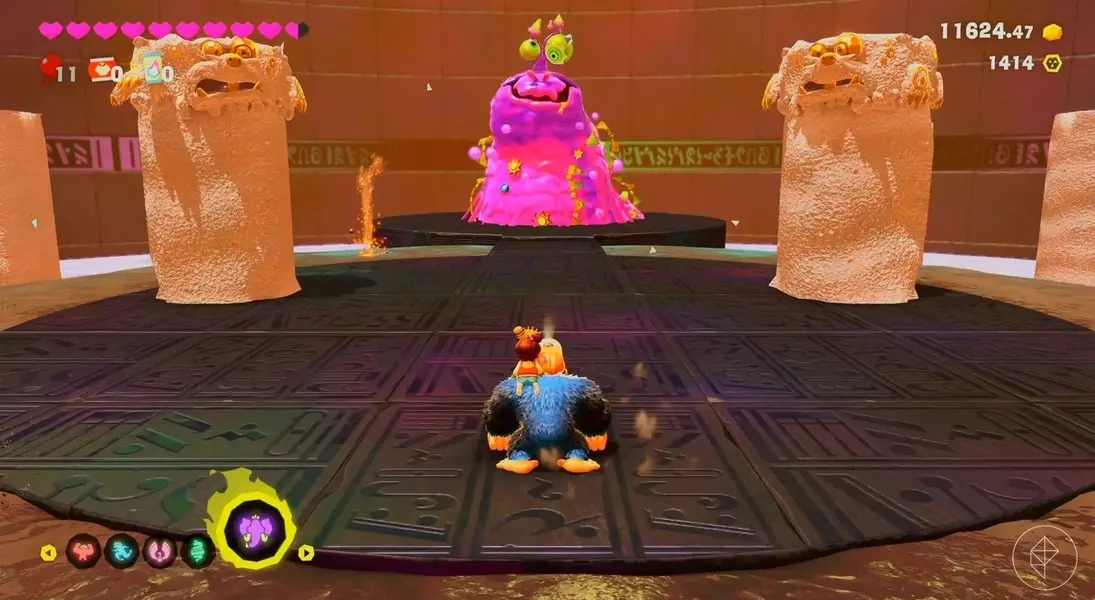The width and height of the screenshot is (1095, 600).
Task: Select the red Kong Bananza transformation icon
Action: click(x=82, y=551)
